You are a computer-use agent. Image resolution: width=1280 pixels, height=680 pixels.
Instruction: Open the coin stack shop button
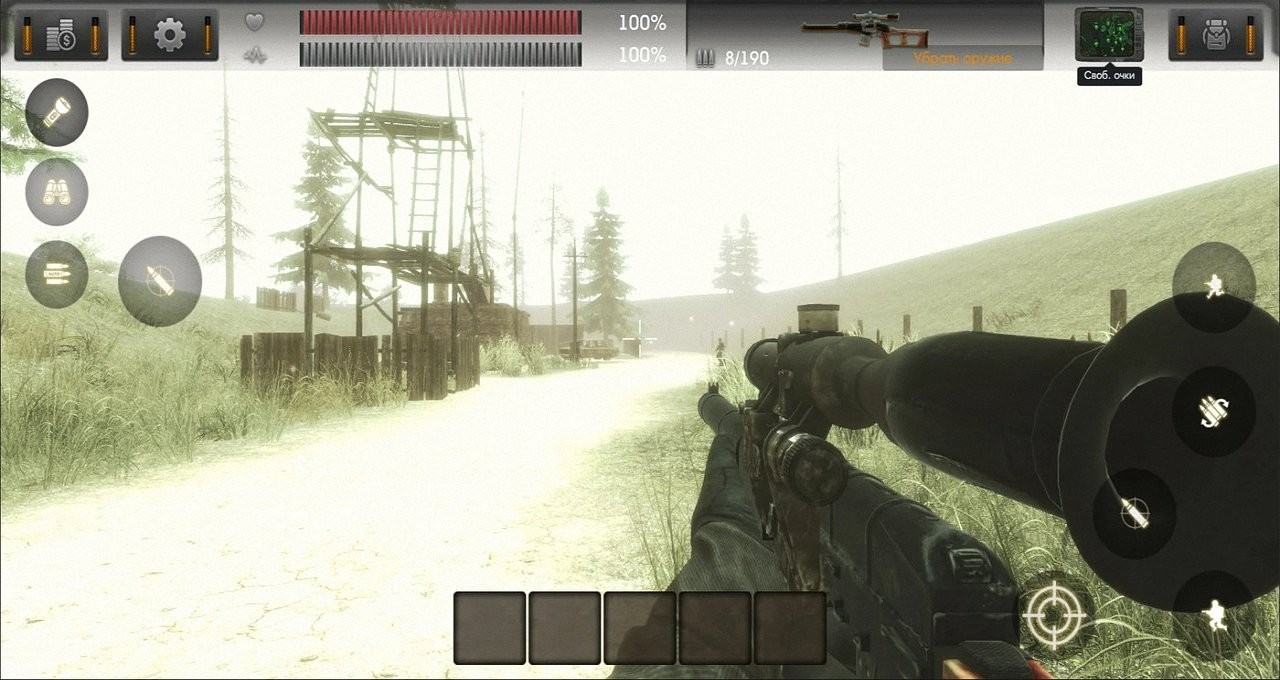pos(61,35)
